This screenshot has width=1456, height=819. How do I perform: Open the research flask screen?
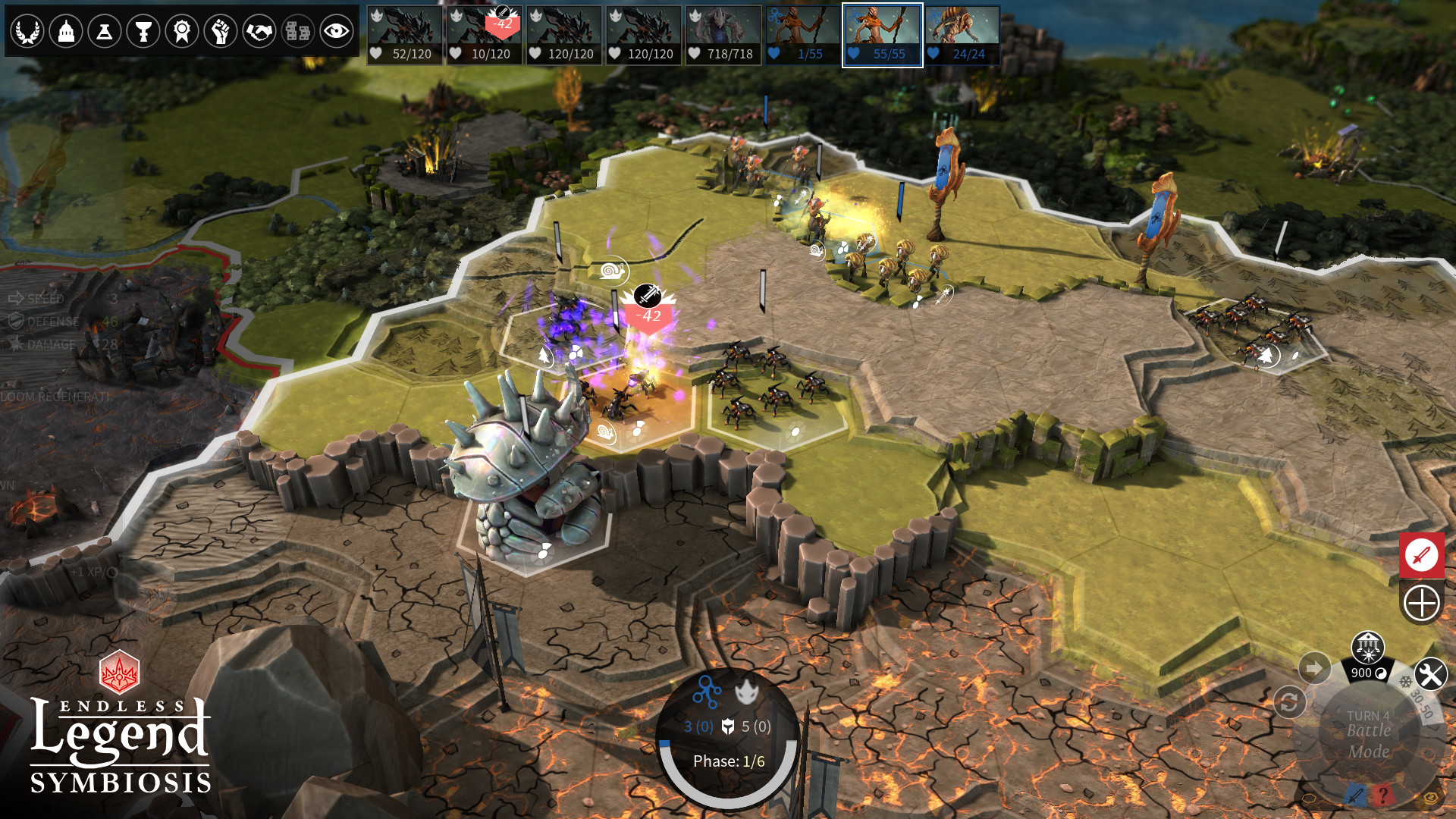coord(105,32)
